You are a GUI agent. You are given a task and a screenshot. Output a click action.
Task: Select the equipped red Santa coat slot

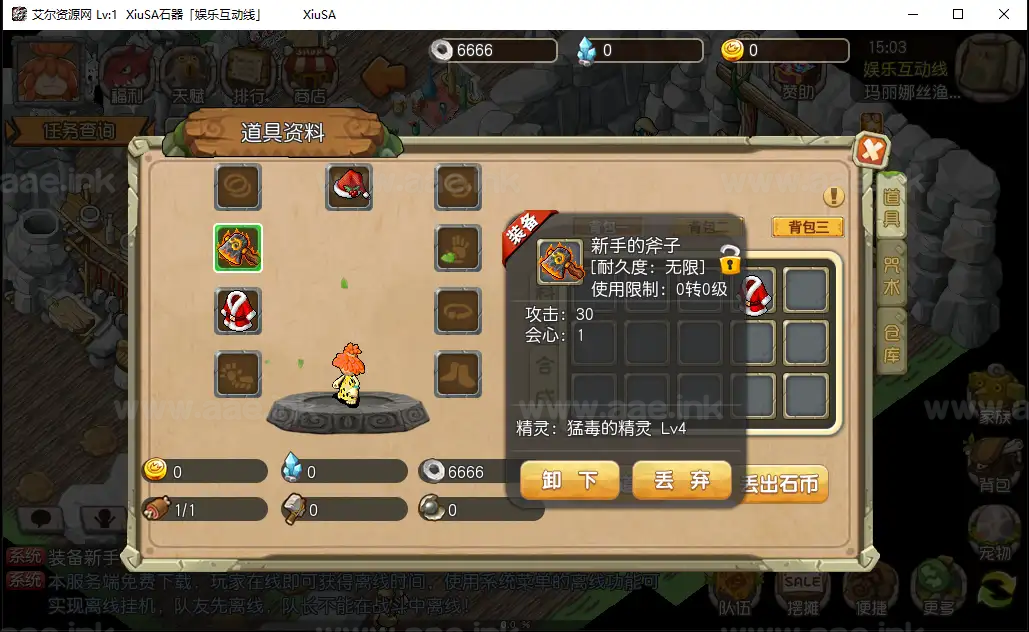click(238, 311)
